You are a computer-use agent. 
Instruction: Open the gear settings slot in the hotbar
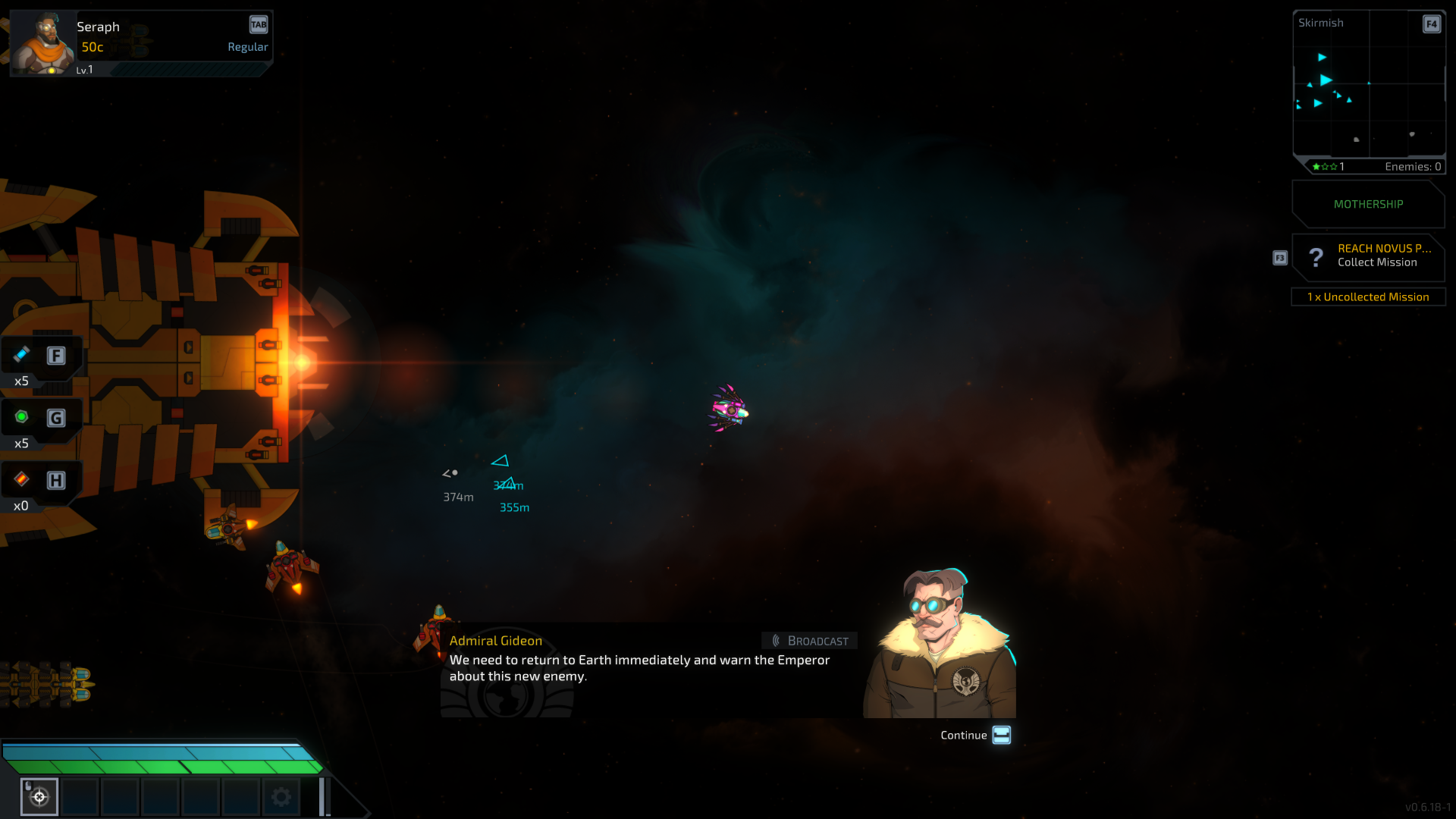(281, 796)
